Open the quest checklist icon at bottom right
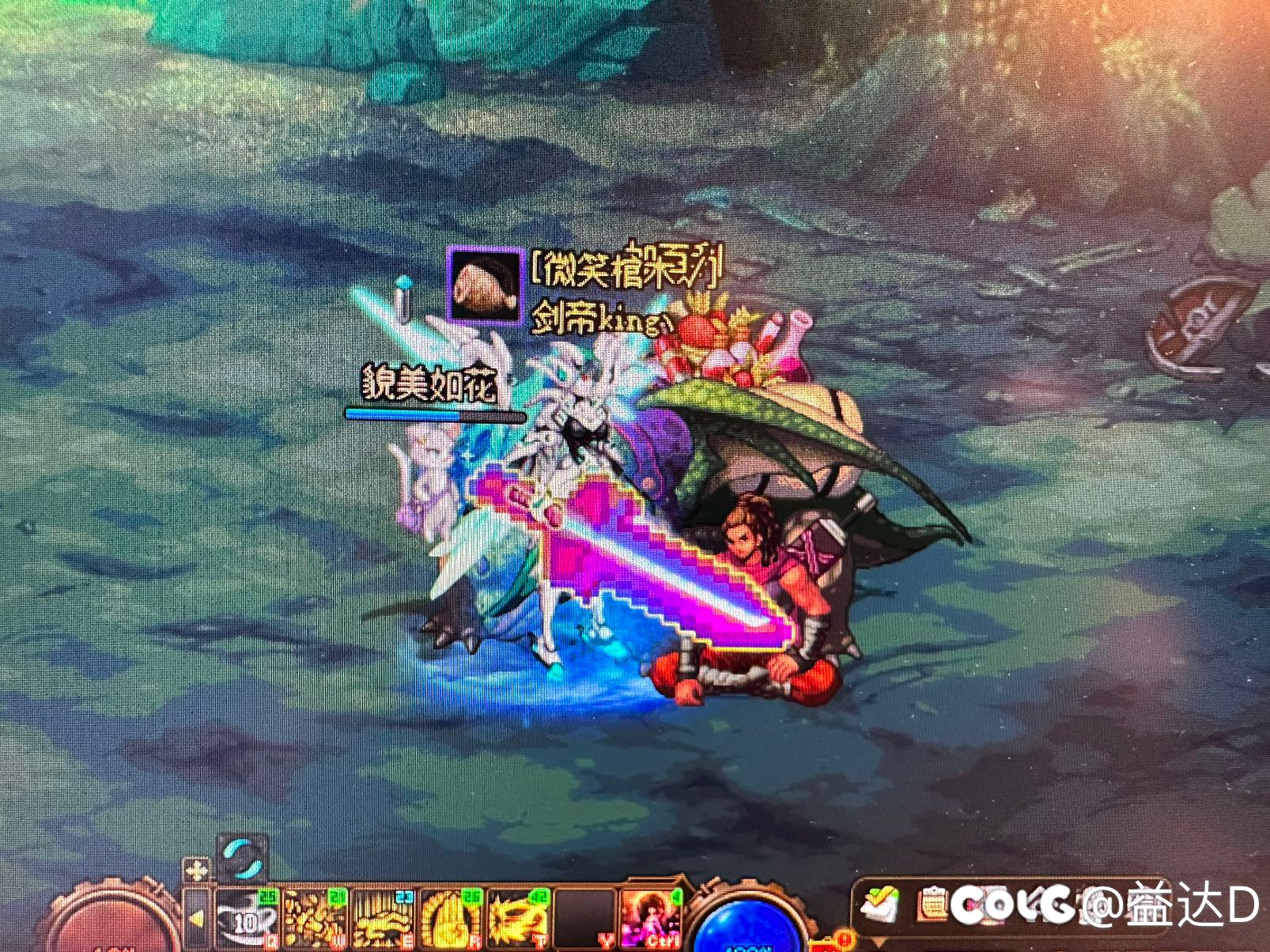 [x=881, y=905]
